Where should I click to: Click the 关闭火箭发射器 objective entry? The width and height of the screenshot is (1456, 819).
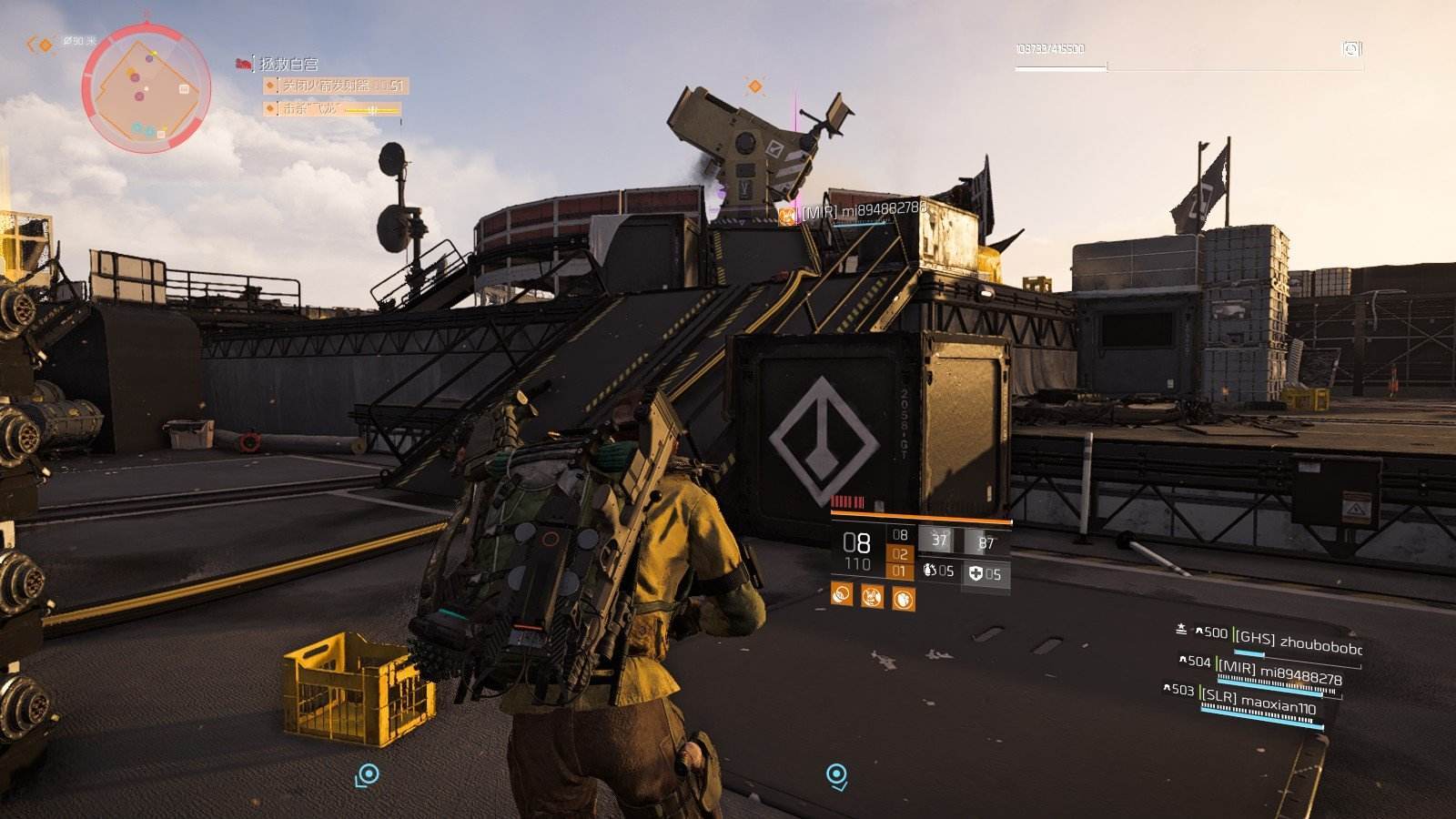(x=335, y=86)
